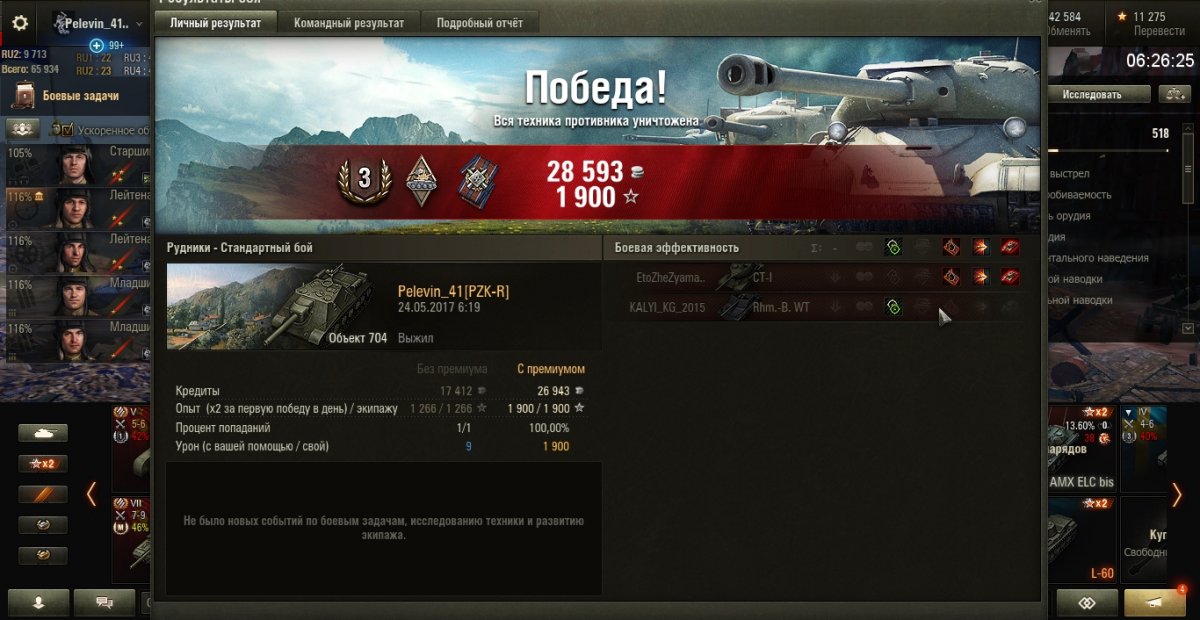Switch to the Командный результат tab
Image resolution: width=1200 pixels, height=620 pixels.
[x=349, y=23]
